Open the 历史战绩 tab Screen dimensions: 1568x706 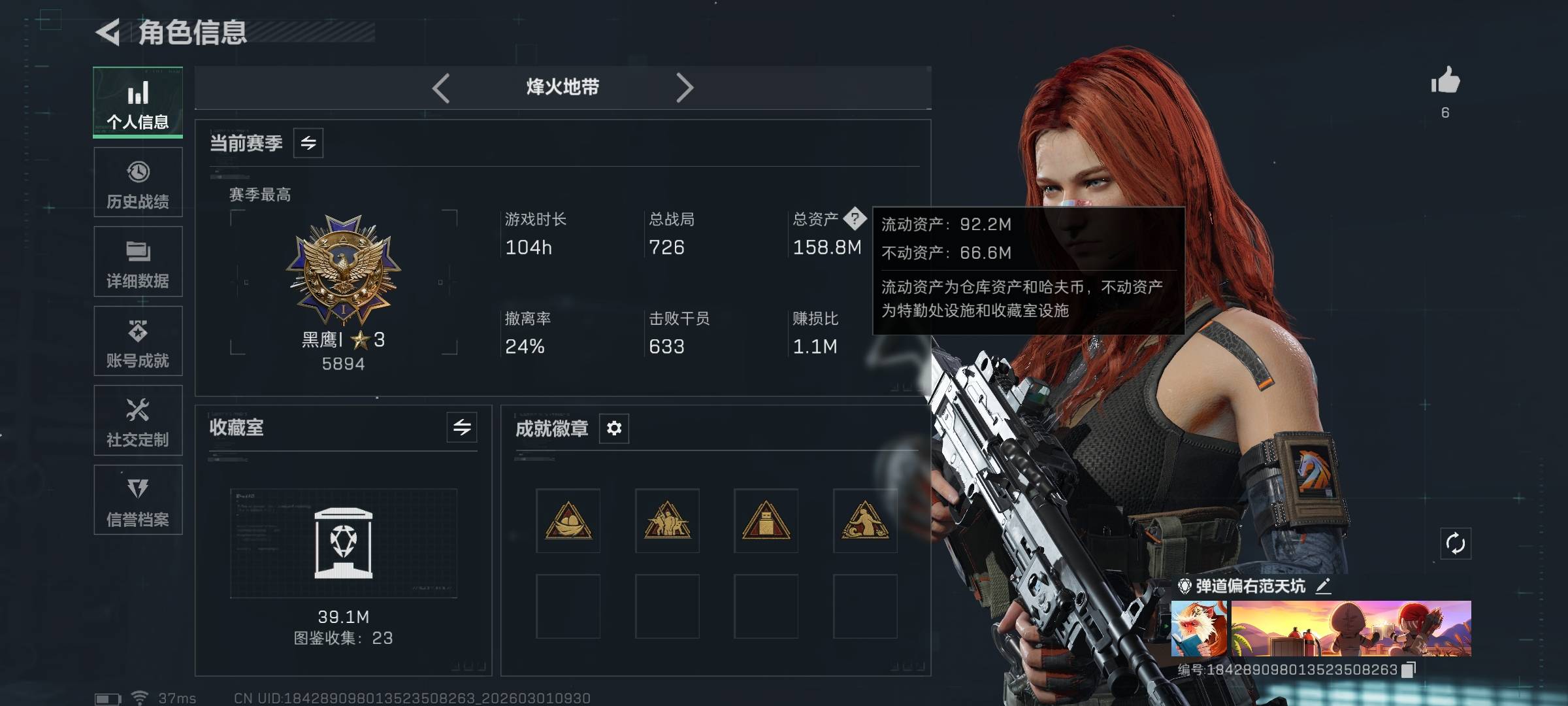point(138,182)
